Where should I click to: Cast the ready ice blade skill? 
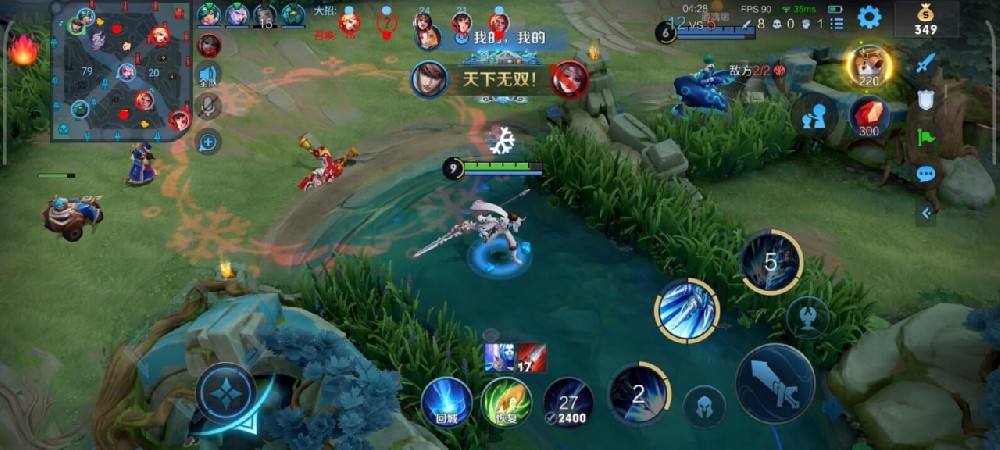click(x=687, y=309)
